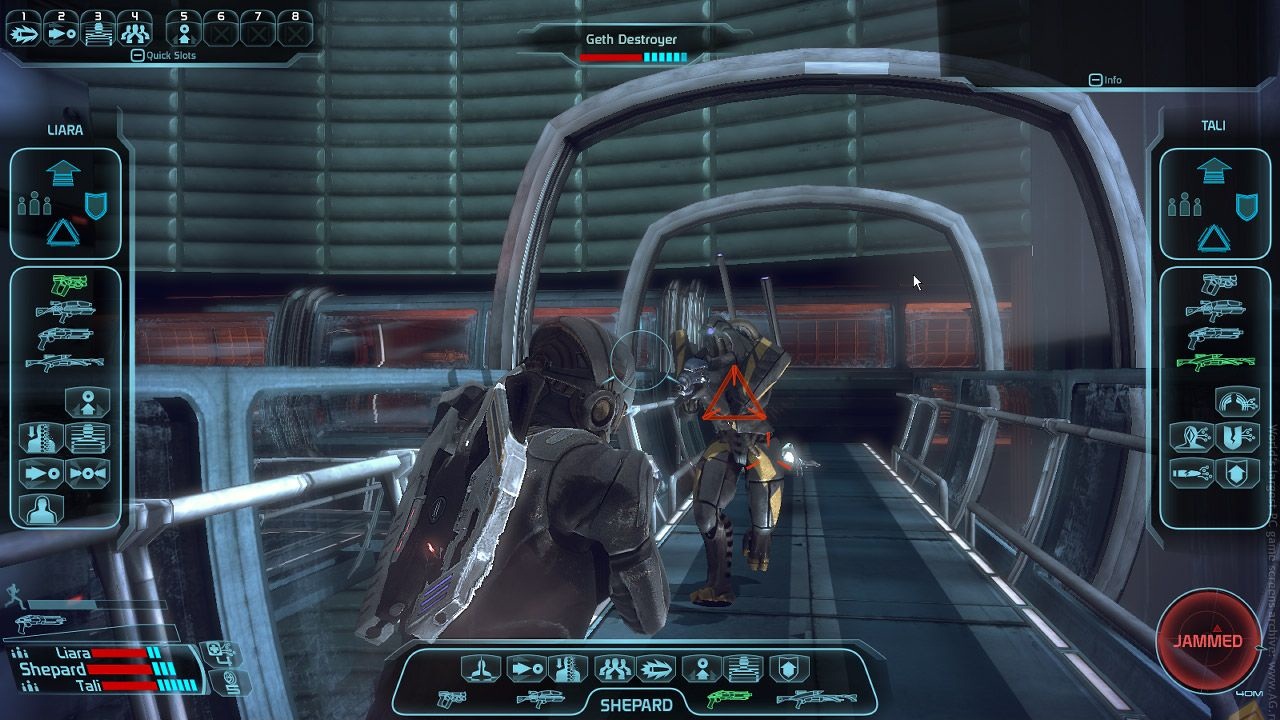
Task: Switch Shepard to the pistol
Action: pos(452,698)
